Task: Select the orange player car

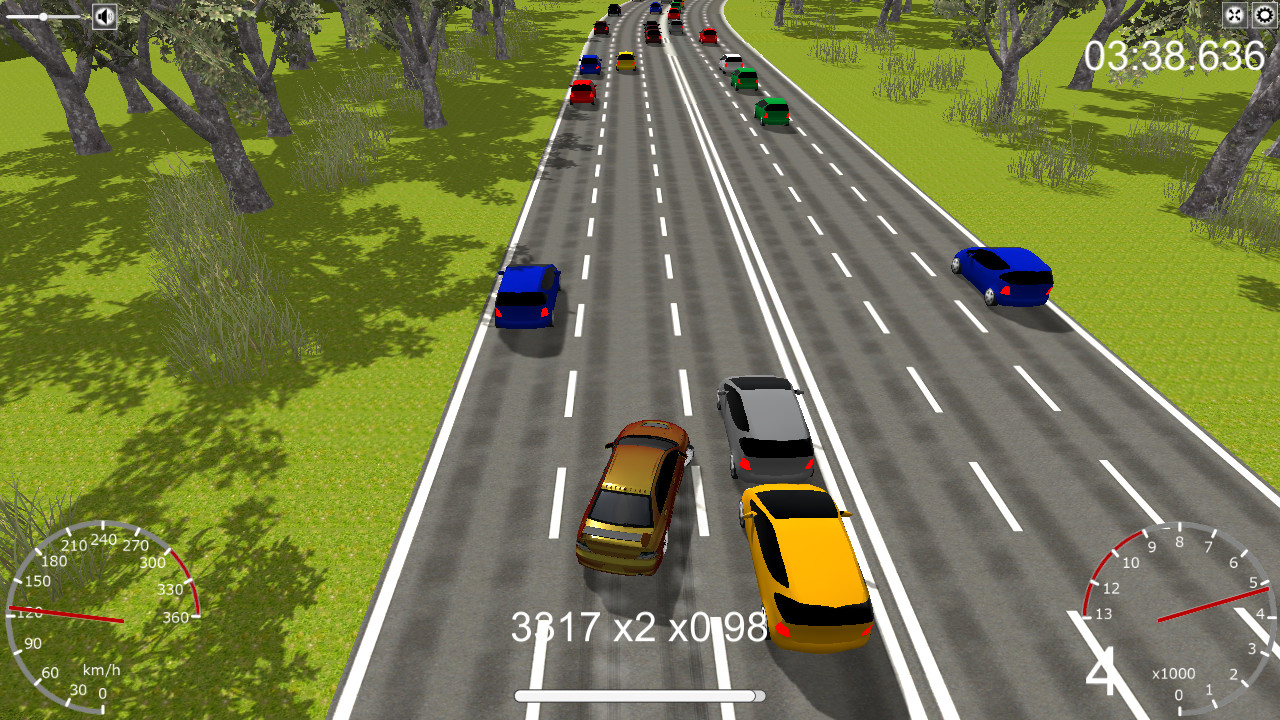Action: coord(633,495)
